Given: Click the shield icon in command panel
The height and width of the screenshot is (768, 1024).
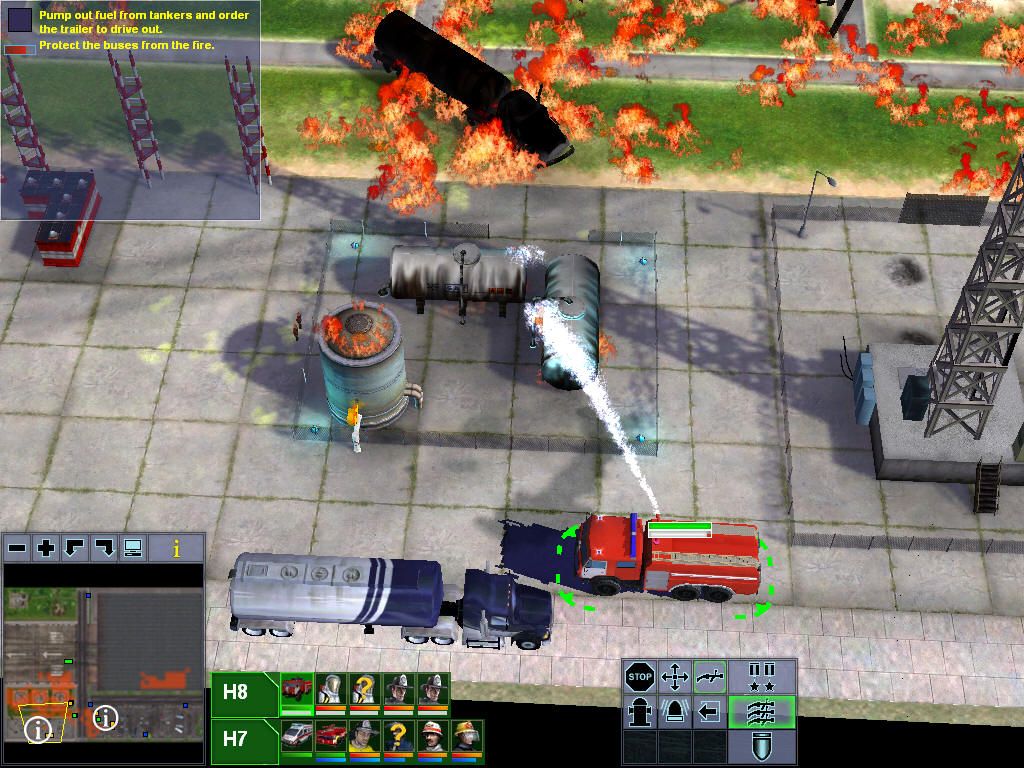Looking at the screenshot, I should tap(763, 746).
